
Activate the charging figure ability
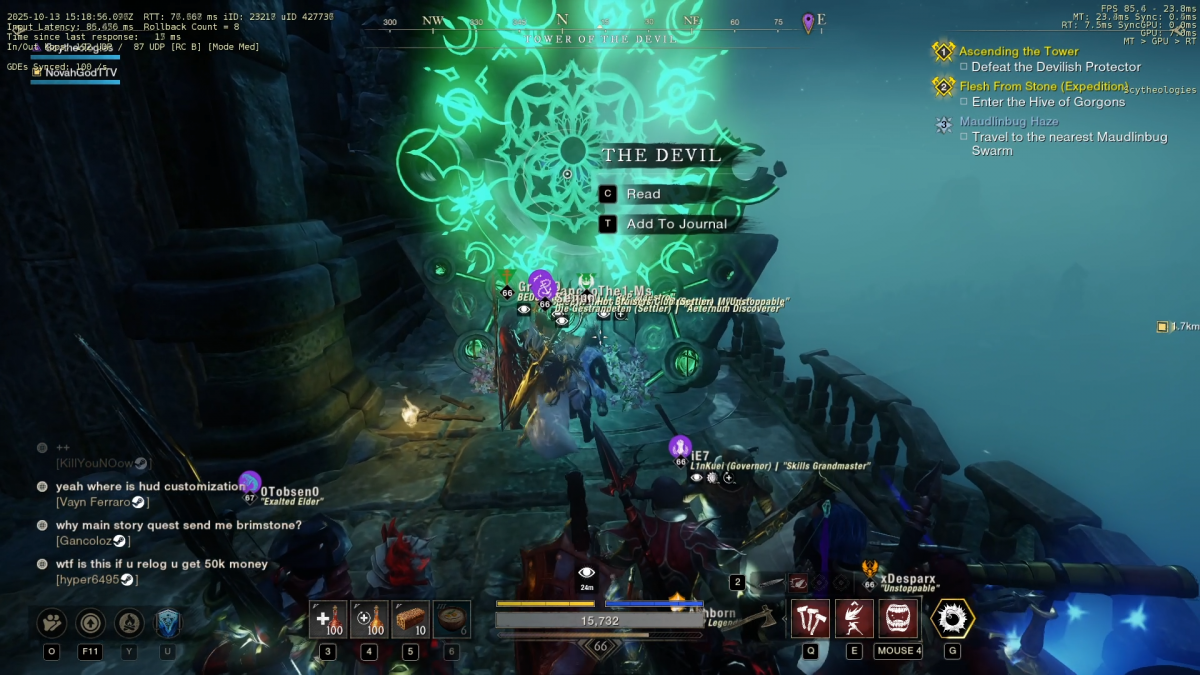tap(854, 619)
